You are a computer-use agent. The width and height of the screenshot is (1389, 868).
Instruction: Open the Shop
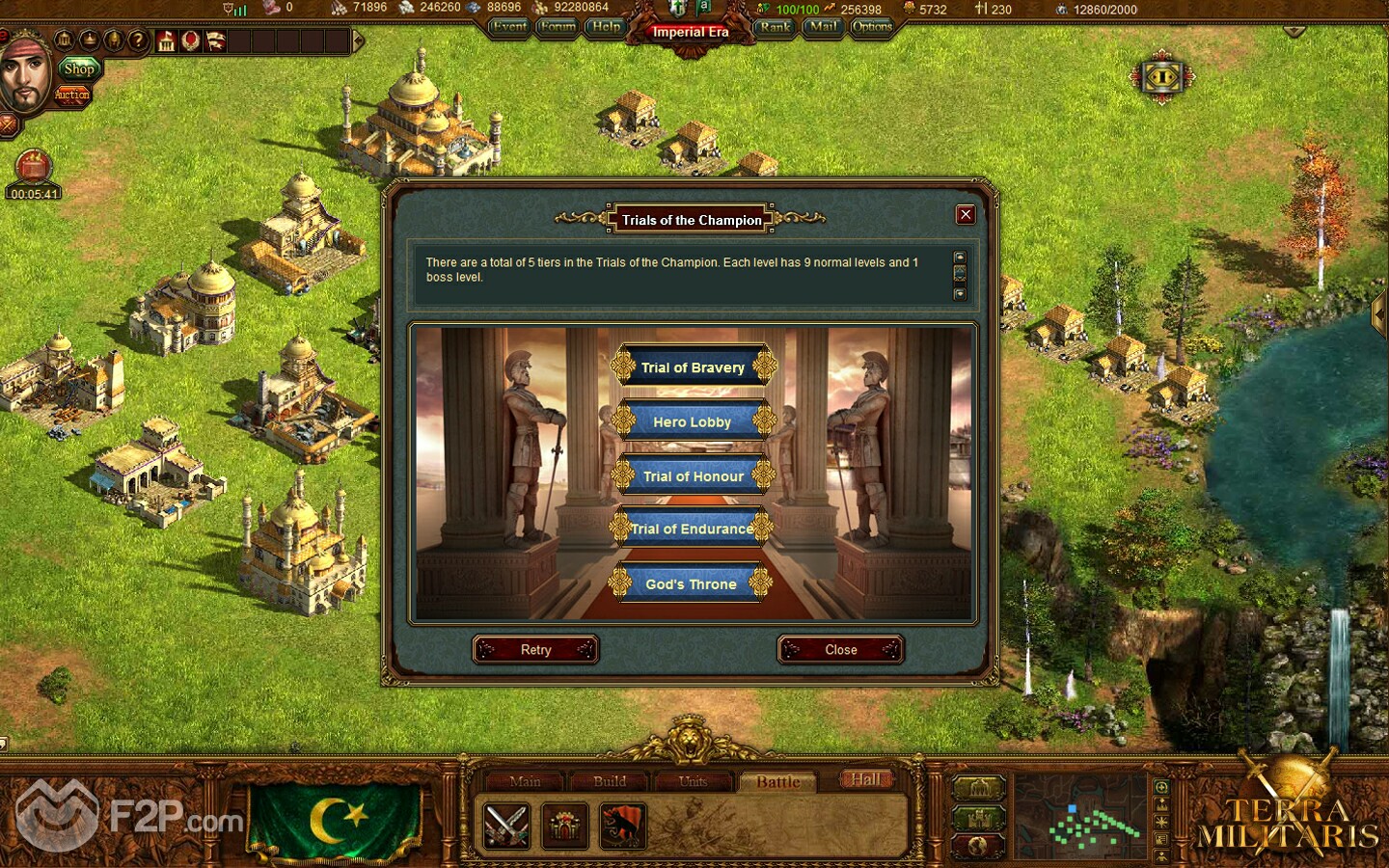[x=79, y=68]
